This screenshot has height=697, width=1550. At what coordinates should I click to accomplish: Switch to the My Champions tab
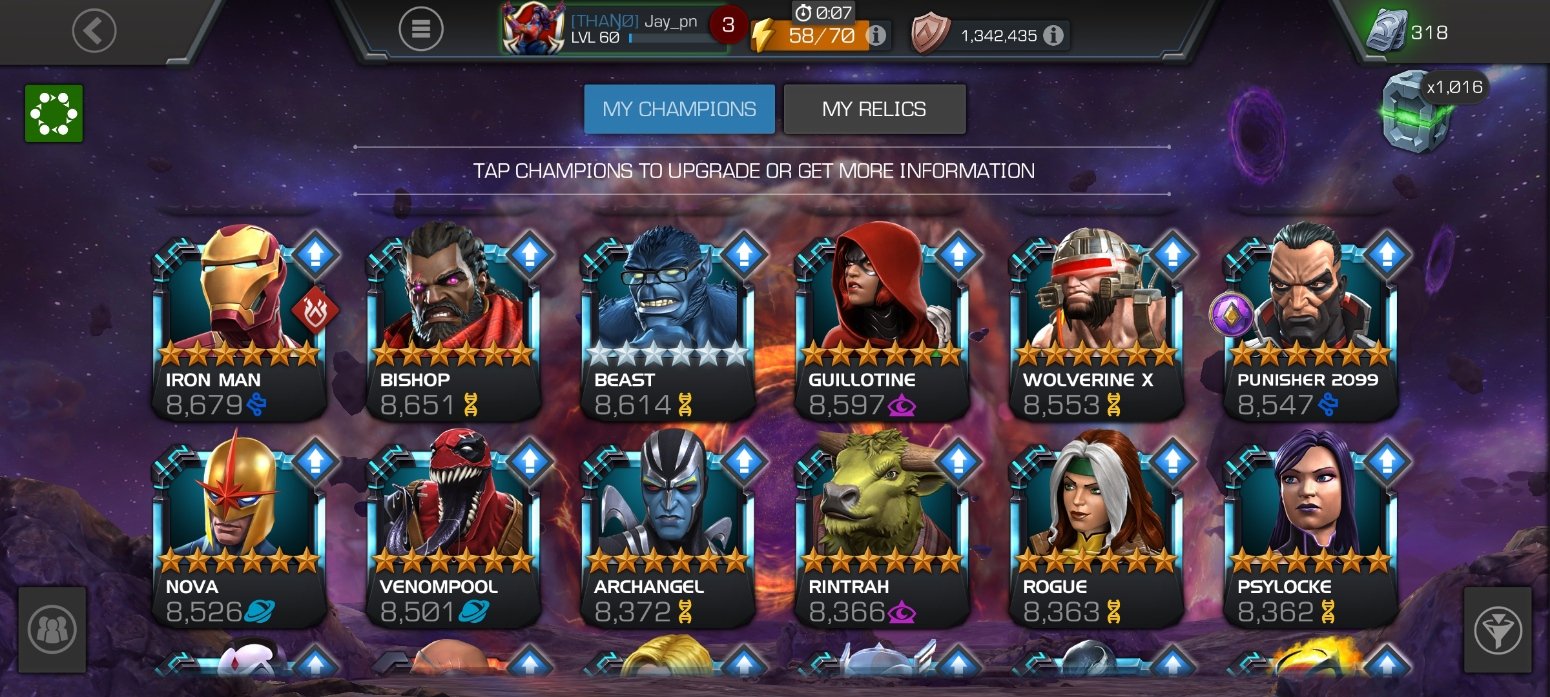coord(679,109)
